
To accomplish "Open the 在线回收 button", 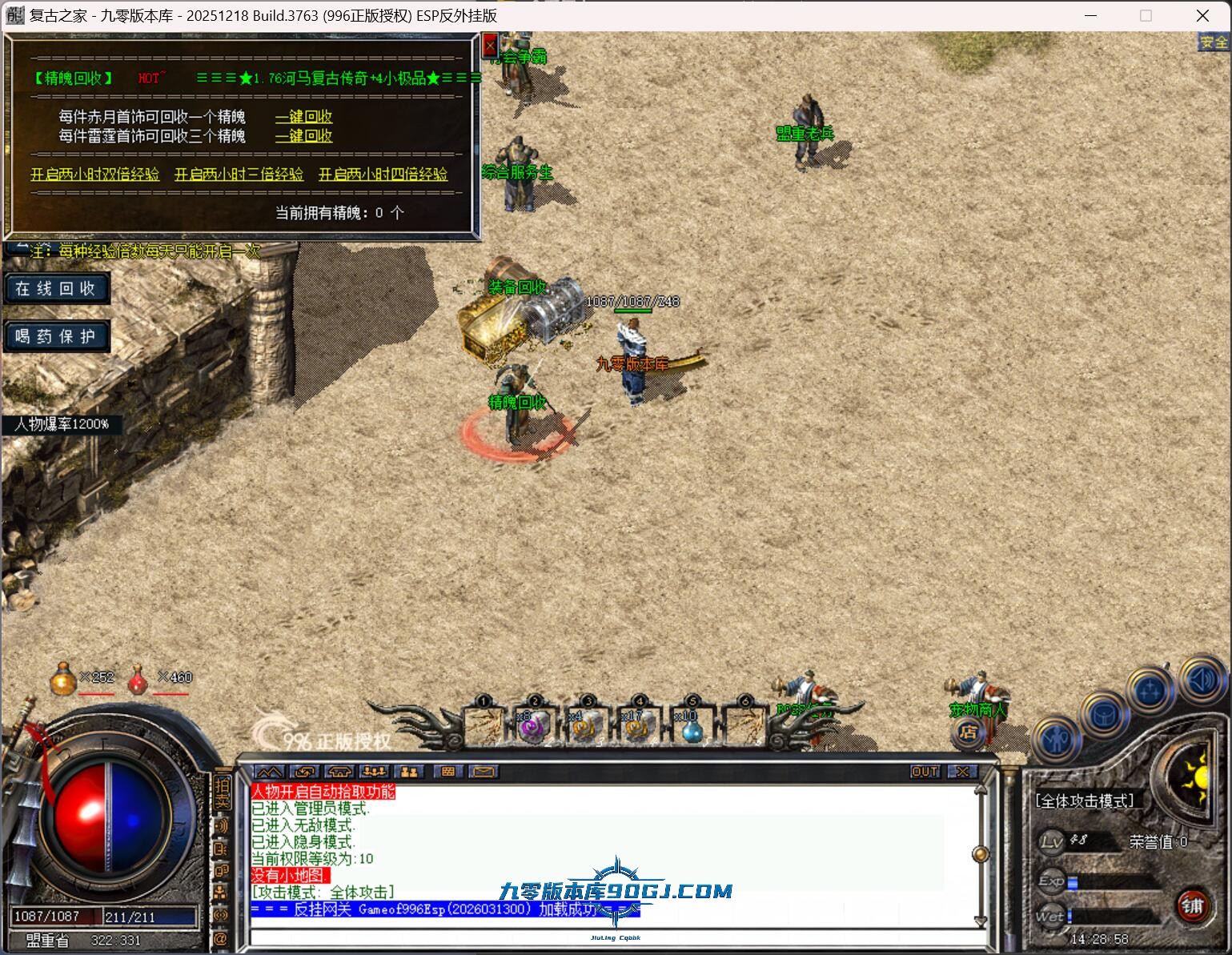I will click(x=55, y=288).
